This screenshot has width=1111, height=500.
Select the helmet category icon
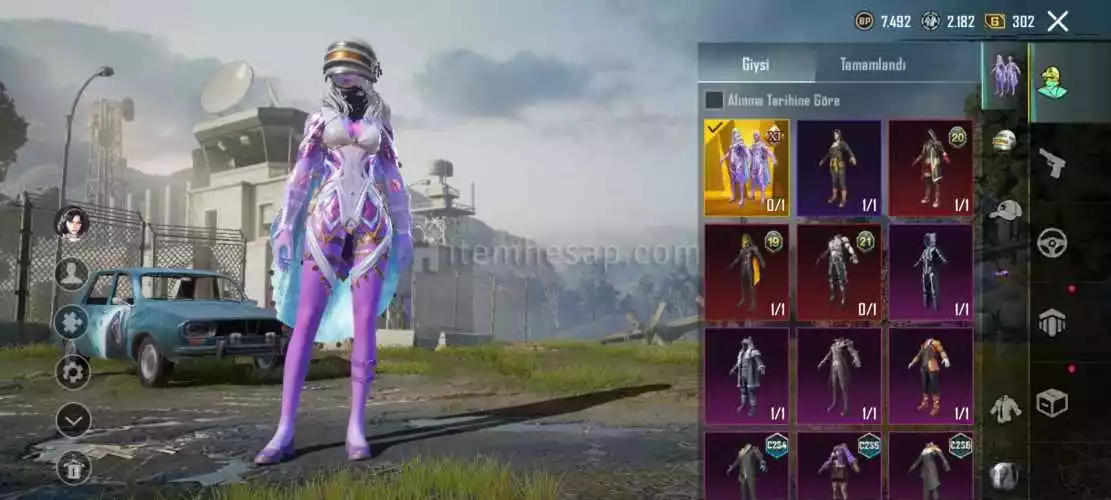tap(1004, 141)
